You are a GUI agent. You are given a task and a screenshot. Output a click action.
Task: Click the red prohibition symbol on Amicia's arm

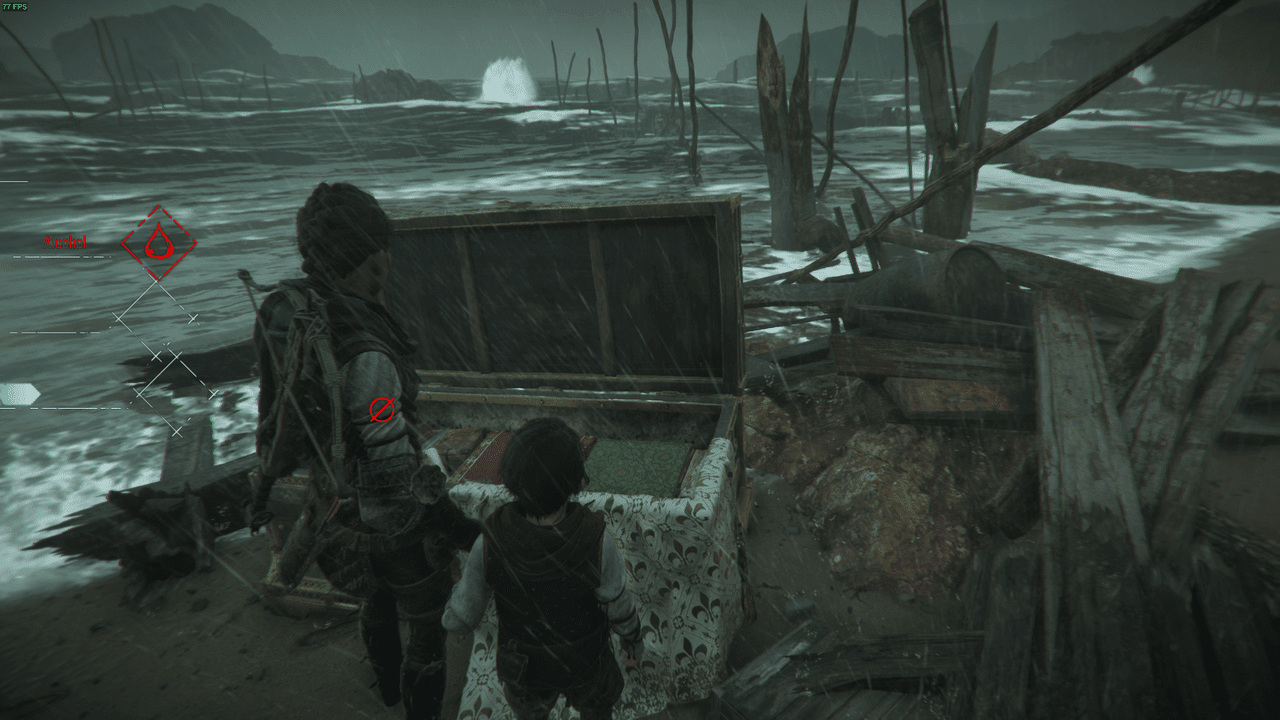click(x=380, y=408)
